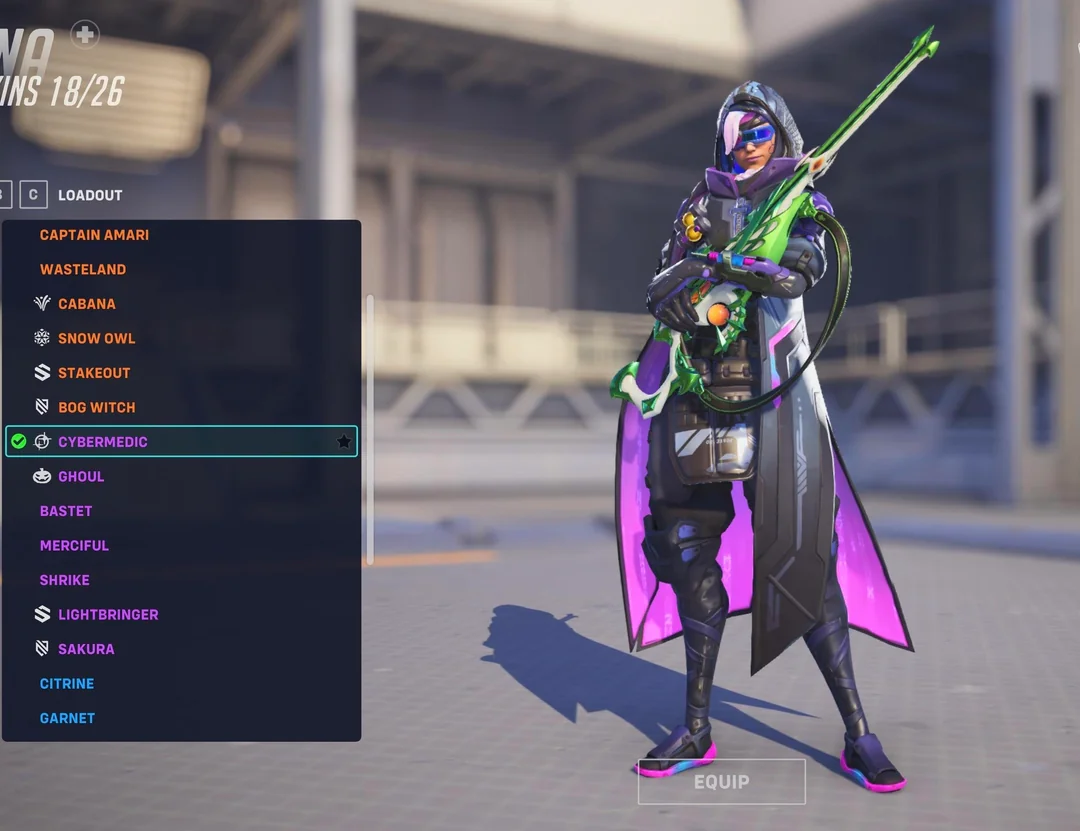Choose the Wasteland skin
The image size is (1080, 831).
click(83, 269)
